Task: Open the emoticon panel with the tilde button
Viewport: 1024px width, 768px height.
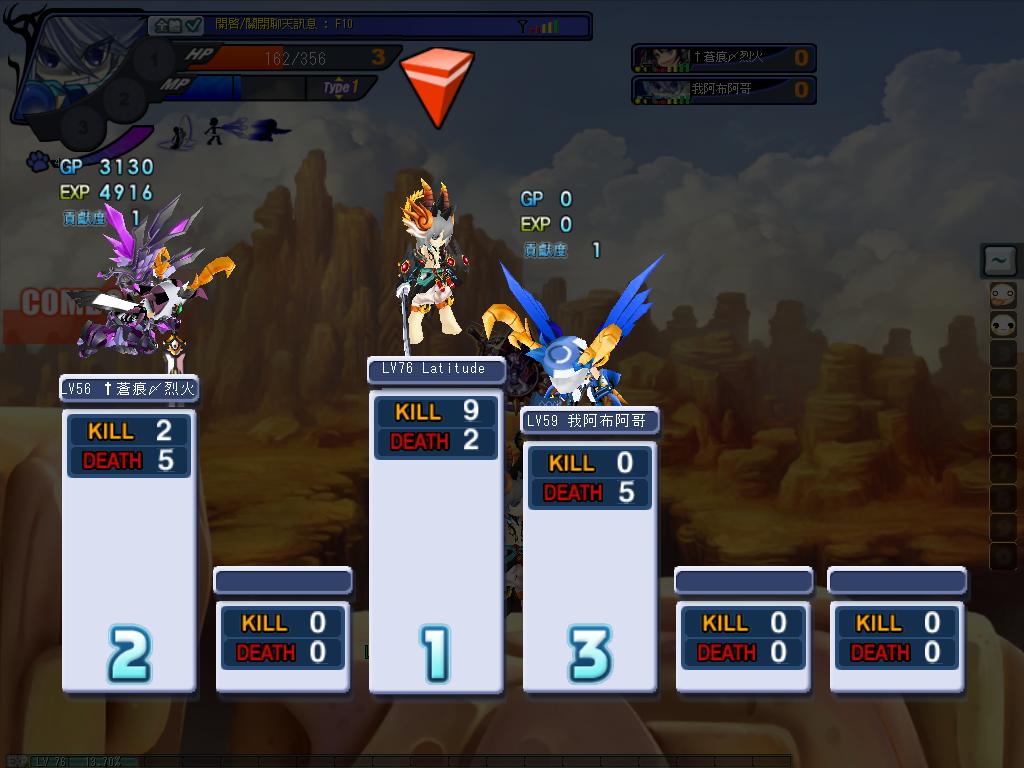Action: (999, 261)
